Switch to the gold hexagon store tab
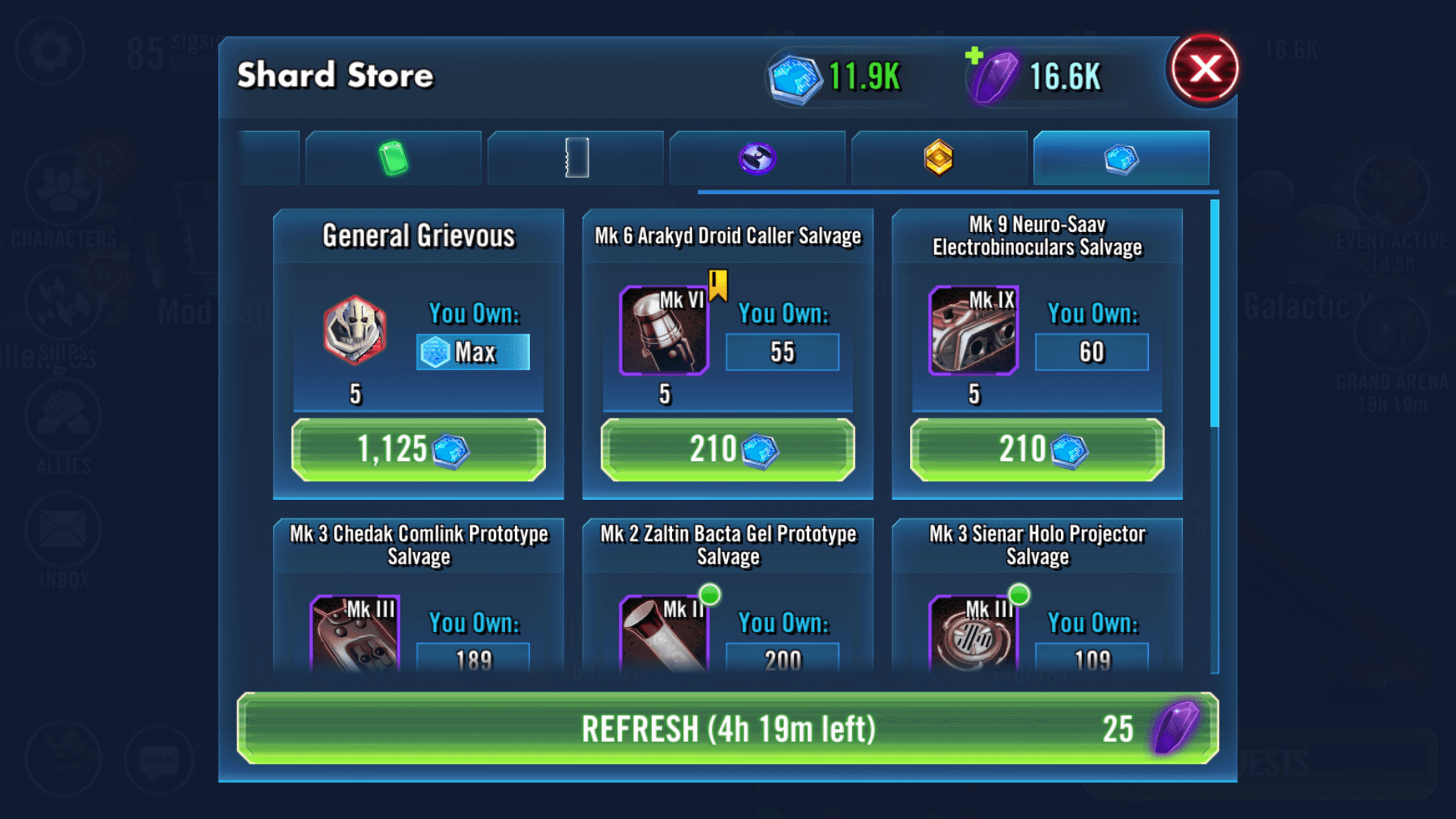The height and width of the screenshot is (819, 1456). 939,158
